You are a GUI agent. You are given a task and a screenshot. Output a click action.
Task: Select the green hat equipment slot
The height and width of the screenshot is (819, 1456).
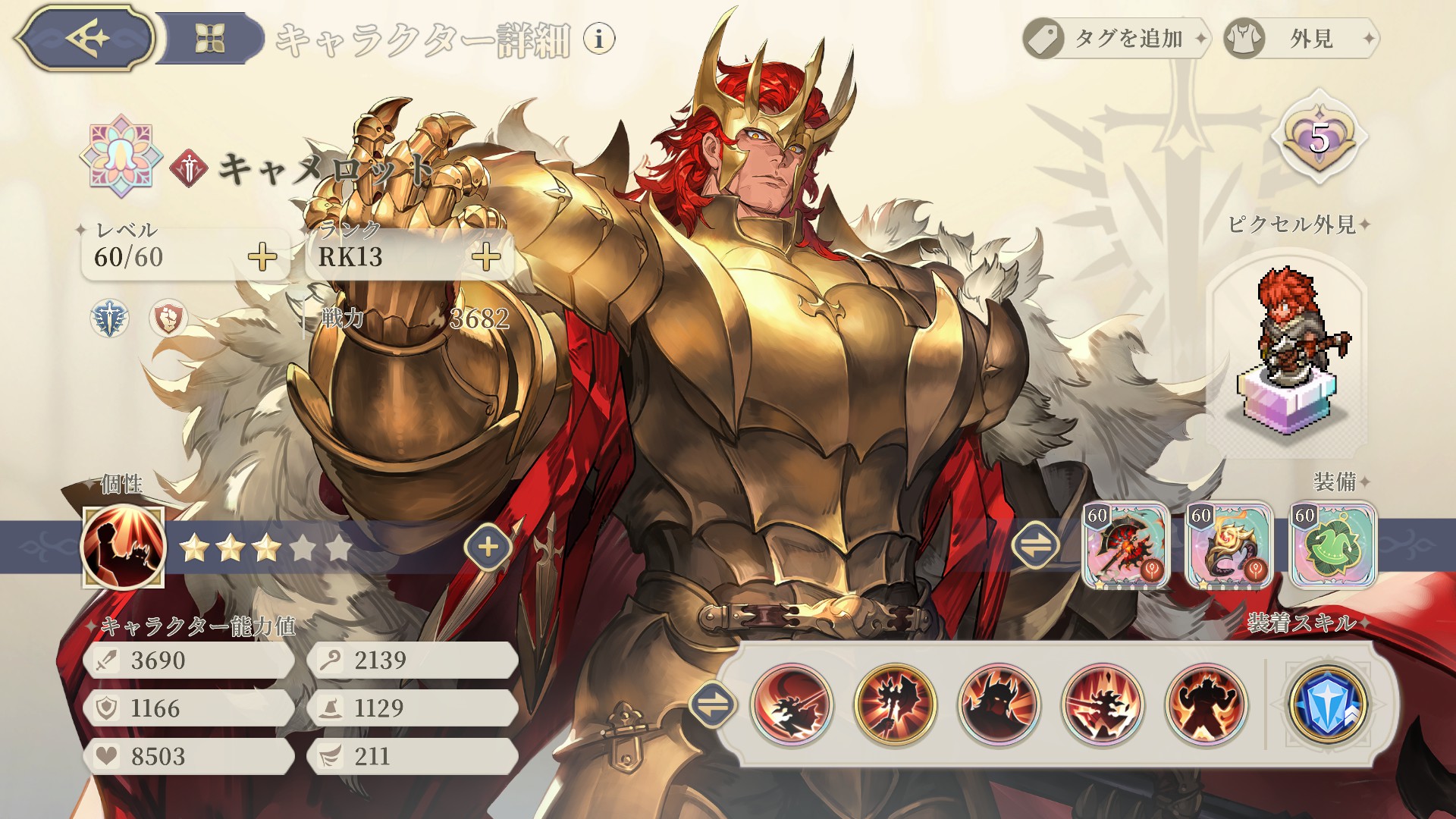[1332, 545]
